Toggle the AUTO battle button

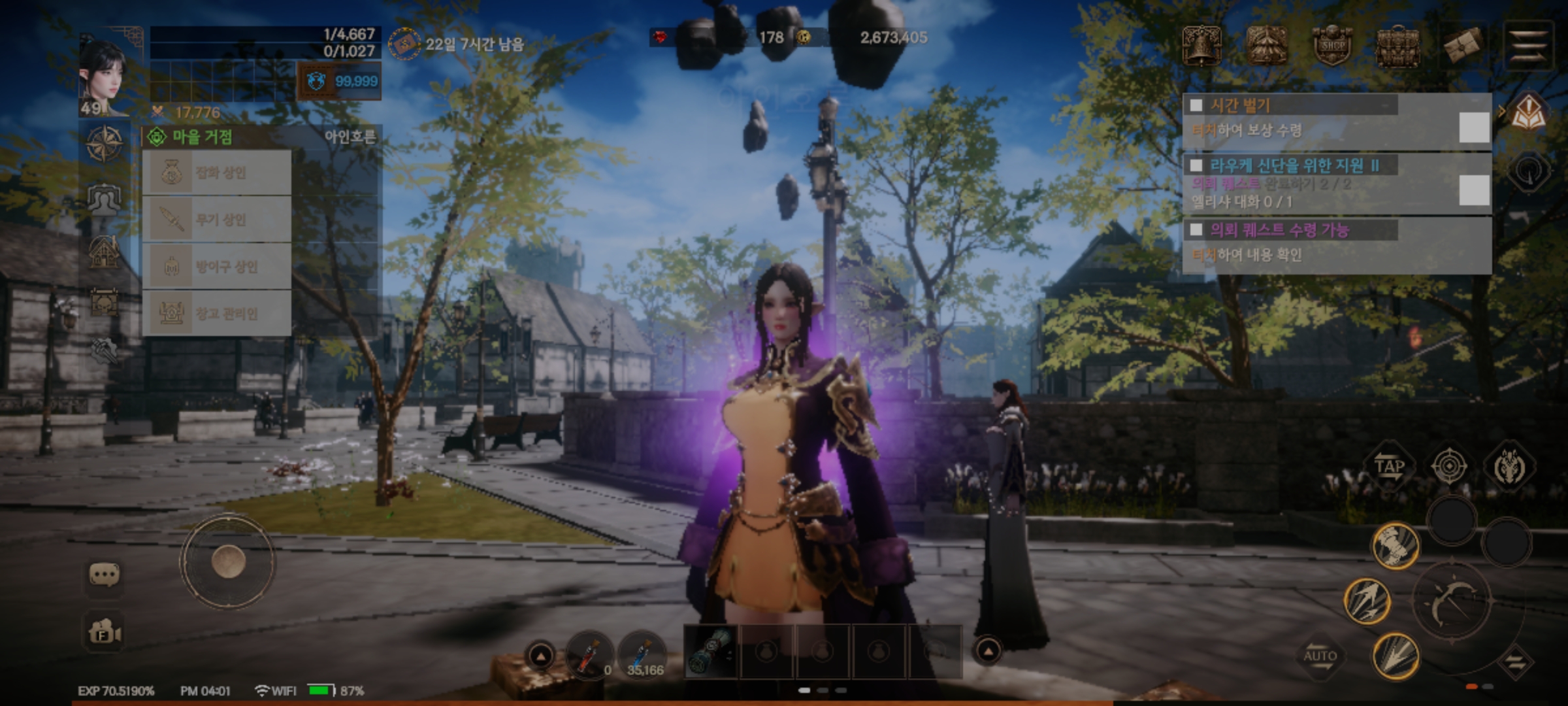click(x=1320, y=656)
